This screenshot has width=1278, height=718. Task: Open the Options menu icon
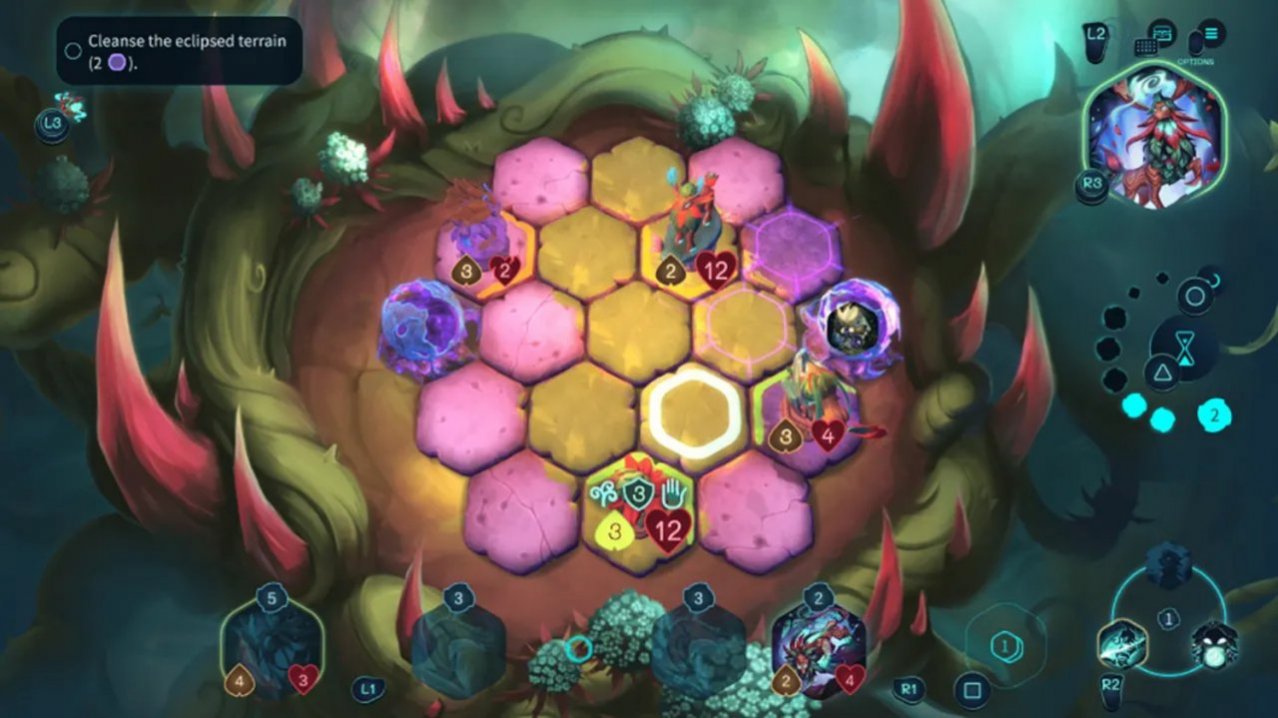click(1212, 36)
